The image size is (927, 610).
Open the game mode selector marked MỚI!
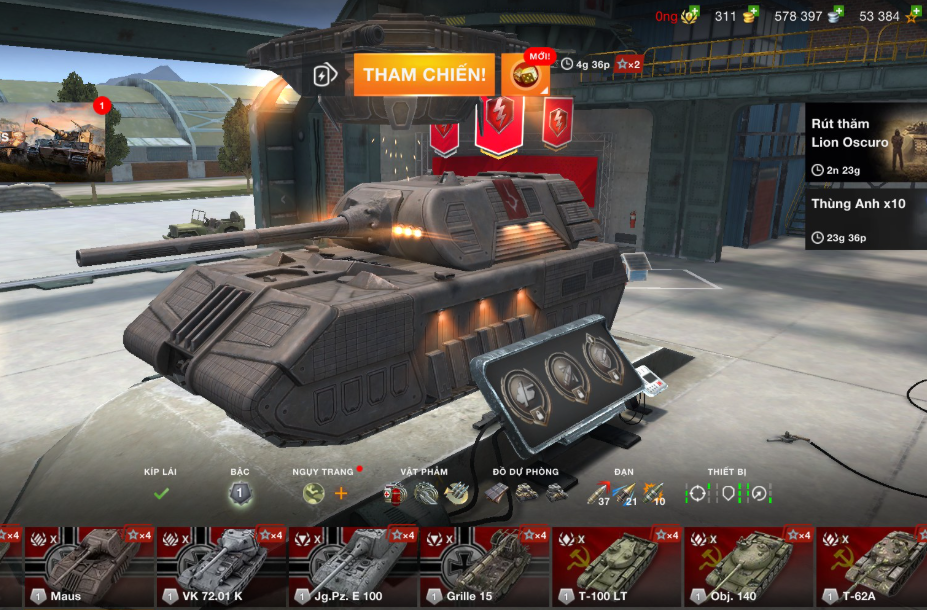click(x=525, y=75)
